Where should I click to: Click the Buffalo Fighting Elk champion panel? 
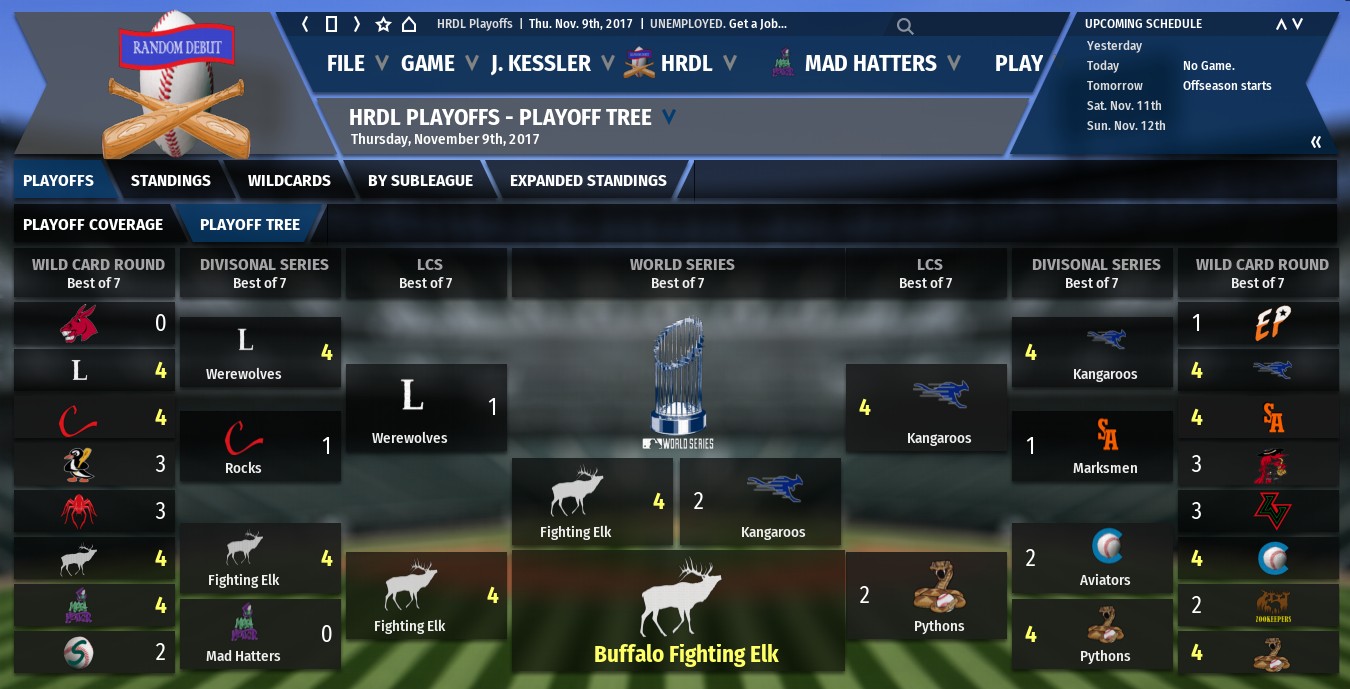coord(685,610)
